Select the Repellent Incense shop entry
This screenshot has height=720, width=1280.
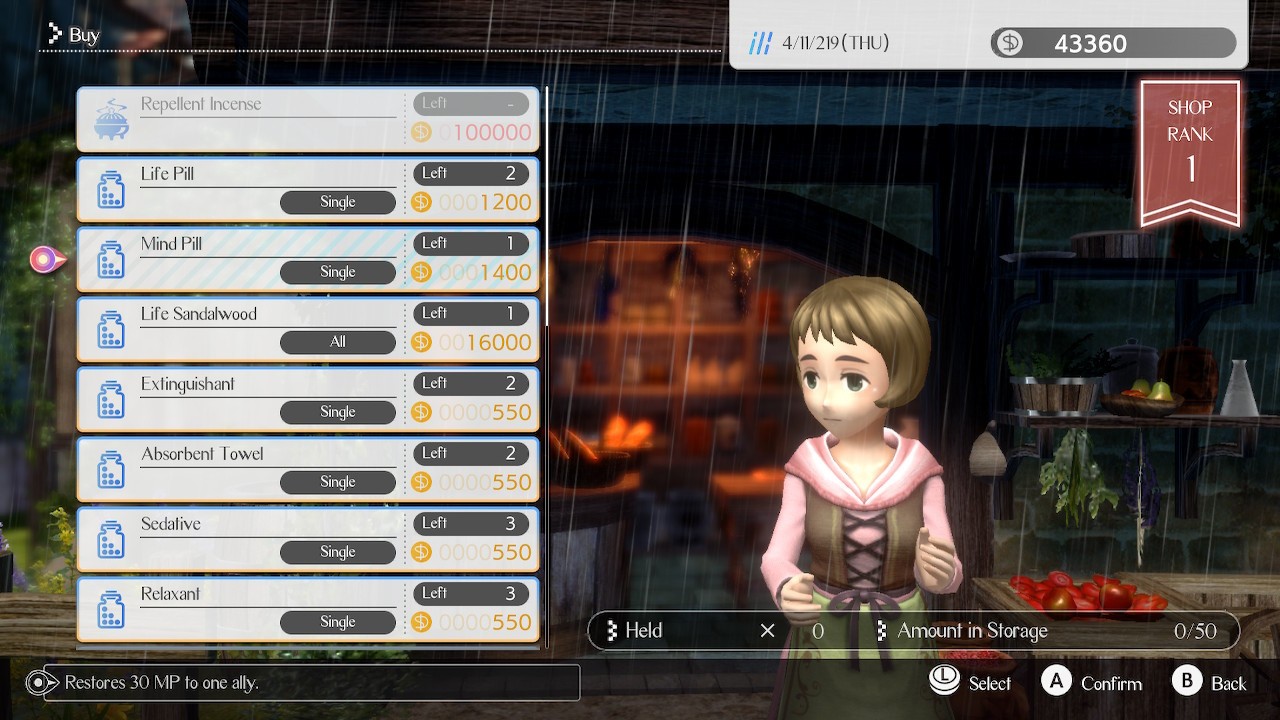307,119
